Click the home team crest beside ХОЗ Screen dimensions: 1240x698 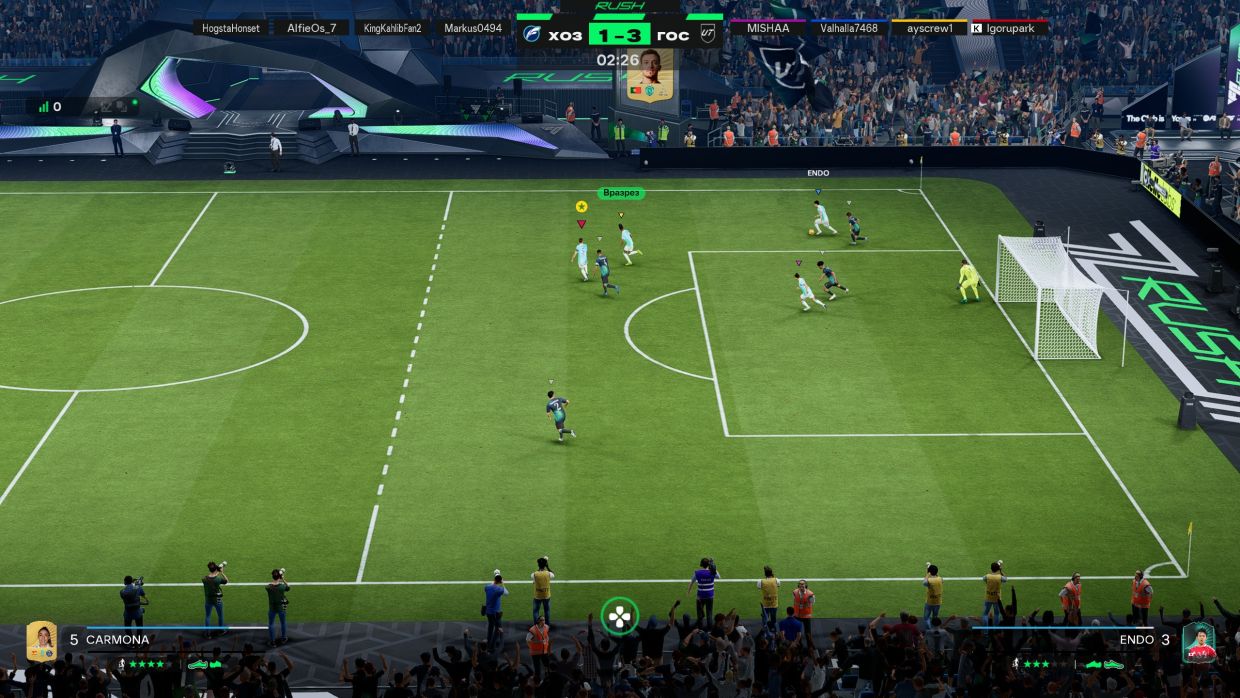click(x=532, y=35)
